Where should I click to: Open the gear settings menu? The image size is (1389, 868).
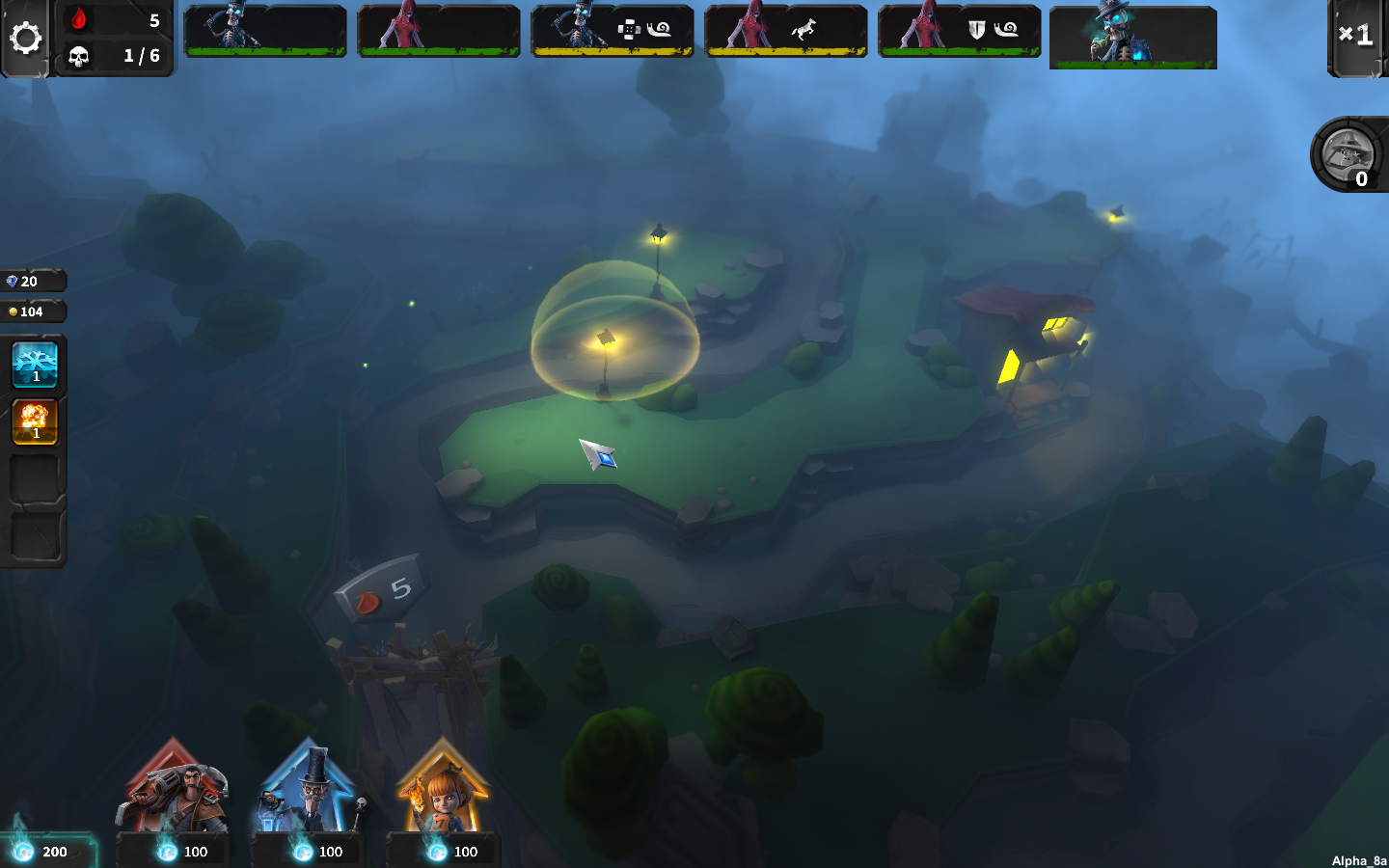(x=26, y=38)
